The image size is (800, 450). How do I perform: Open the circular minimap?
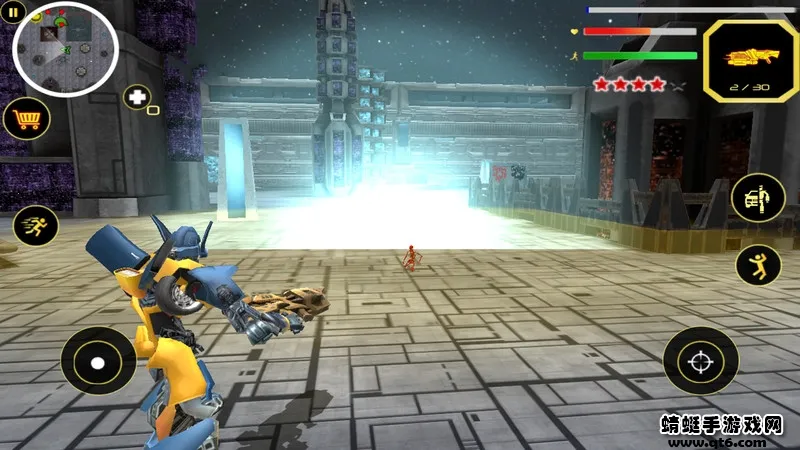[x=66, y=49]
